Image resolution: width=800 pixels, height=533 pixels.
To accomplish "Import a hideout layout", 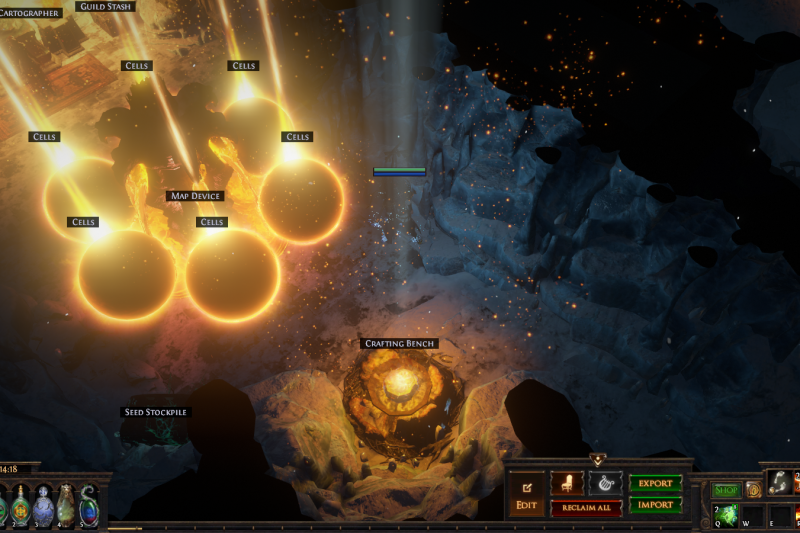I will 655,505.
